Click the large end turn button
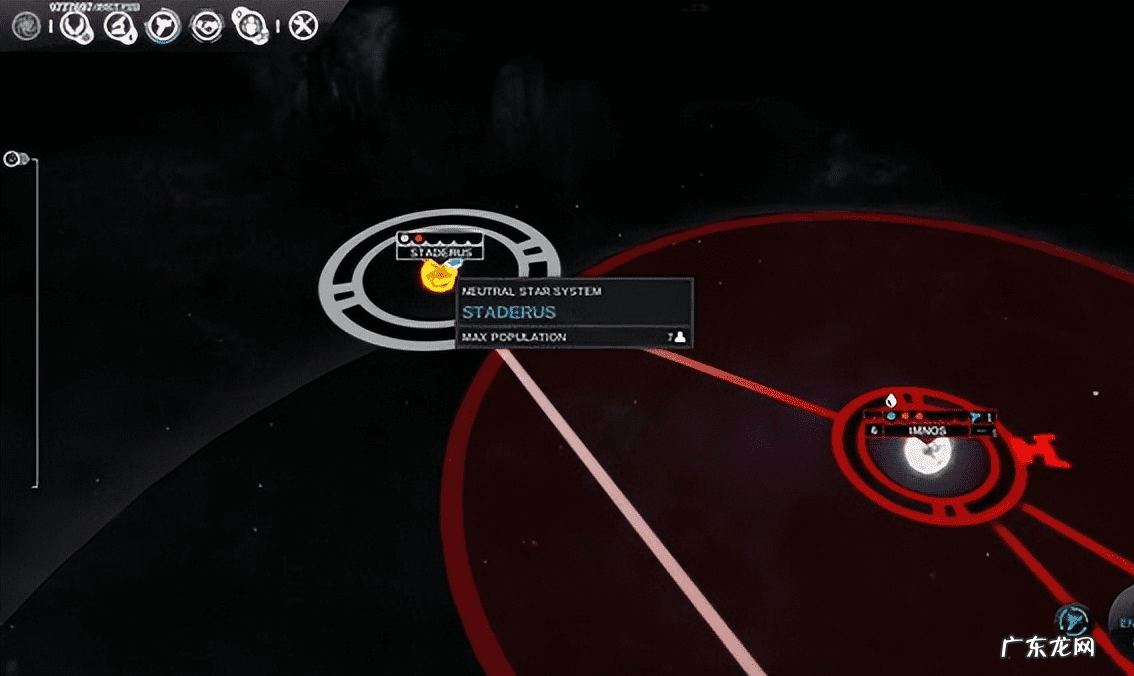This screenshot has height=676, width=1134. click(1124, 612)
